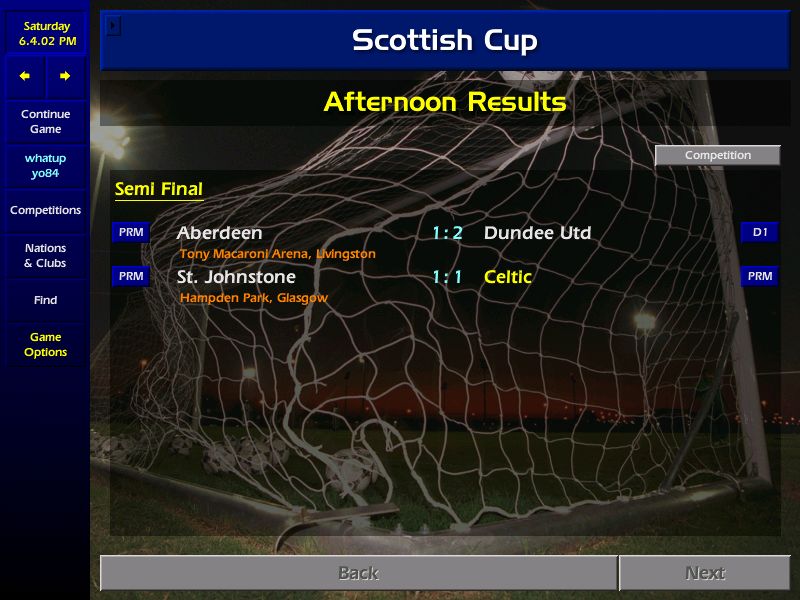View the St. Johnstone 1:1 match result
800x600 pixels.
(x=447, y=277)
